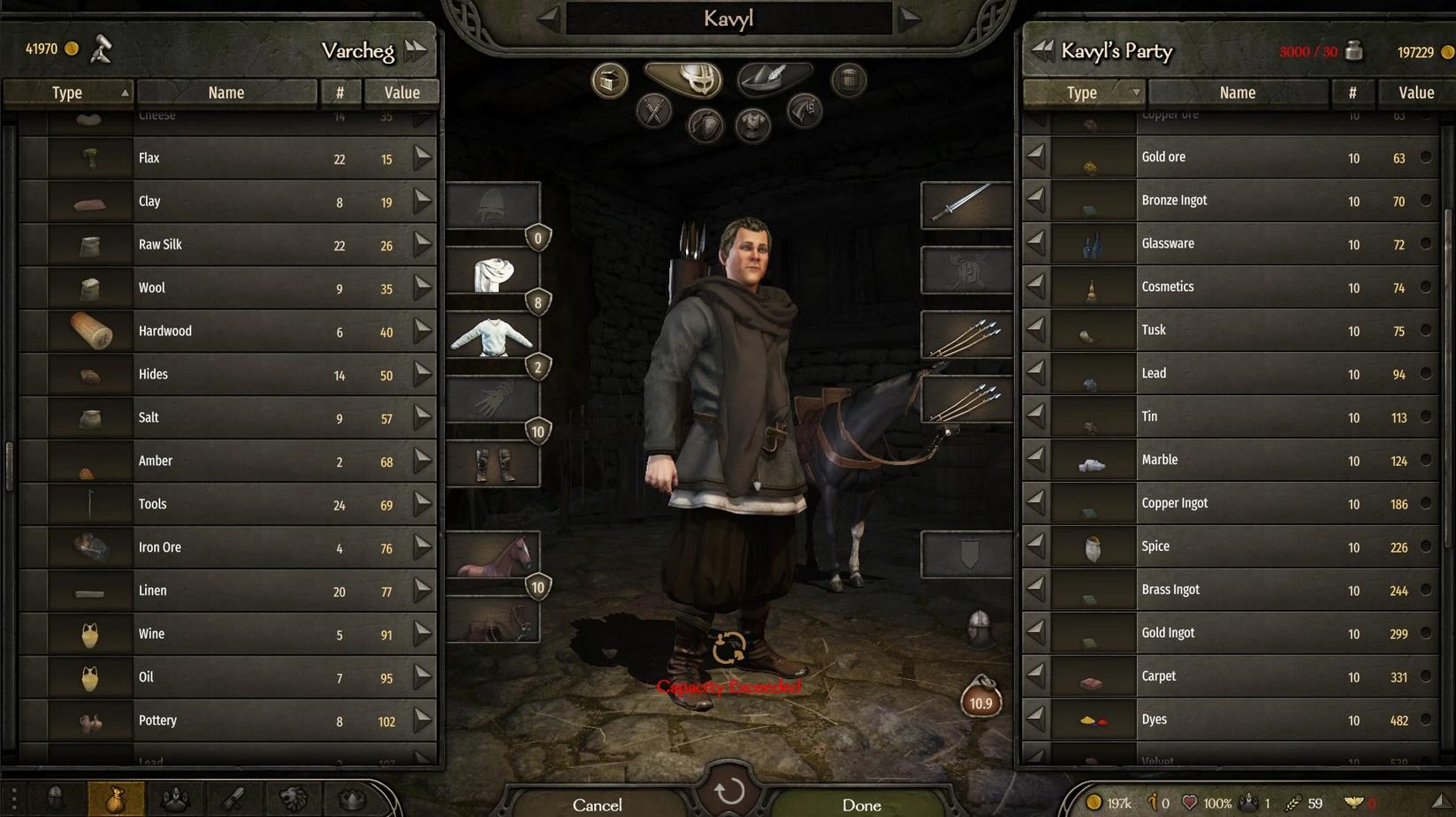Image resolution: width=1456 pixels, height=817 pixels.
Task: Switch to the next character after Kavyl
Action: [911, 18]
